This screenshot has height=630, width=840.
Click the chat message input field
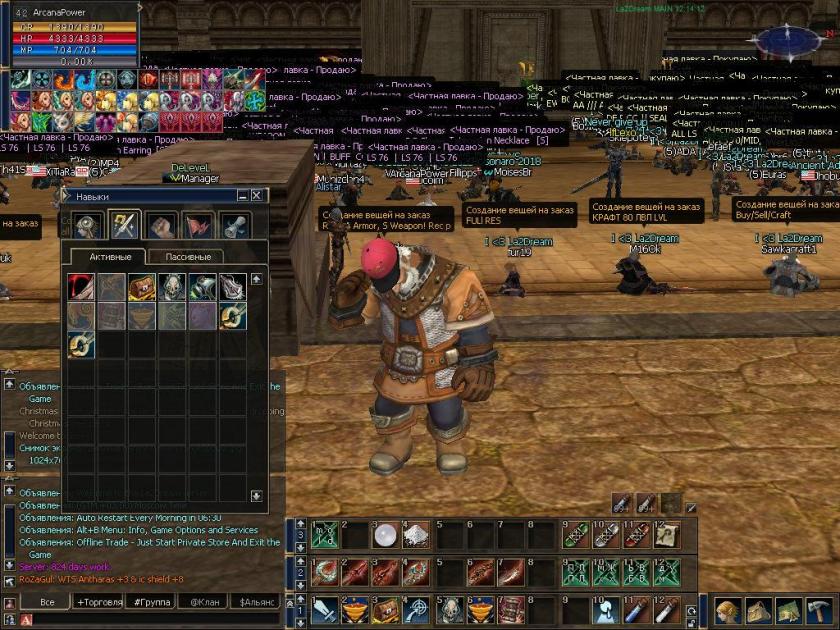[x=150, y=620]
